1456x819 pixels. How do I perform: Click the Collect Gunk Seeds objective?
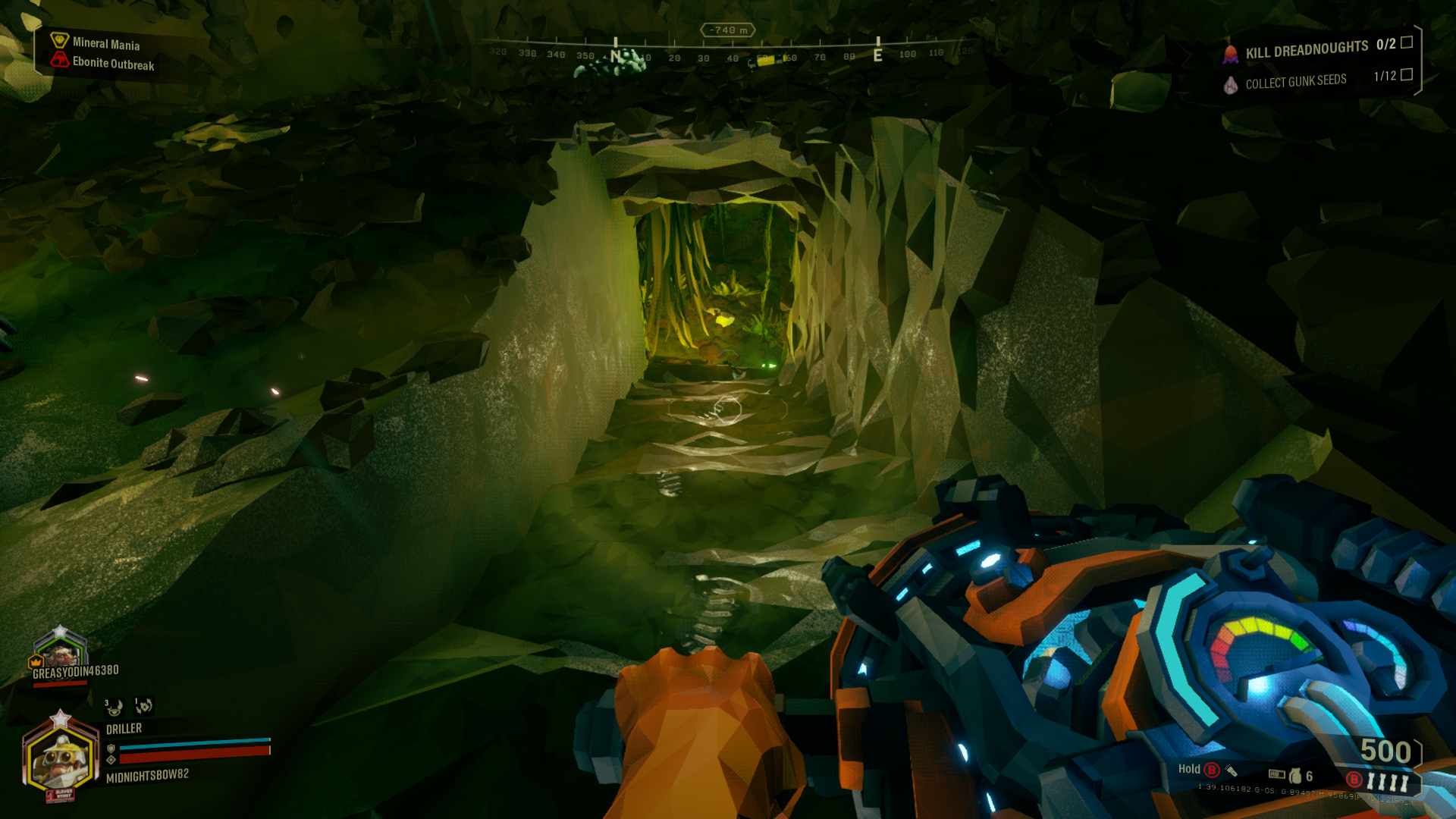[1295, 81]
